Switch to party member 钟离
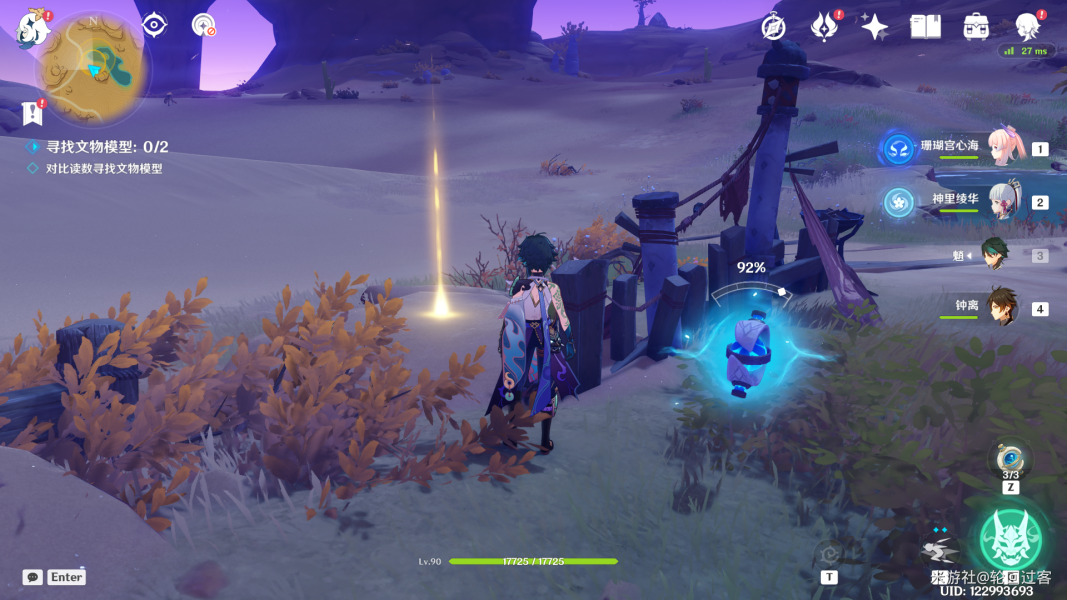1067x600 pixels. click(x=1002, y=307)
